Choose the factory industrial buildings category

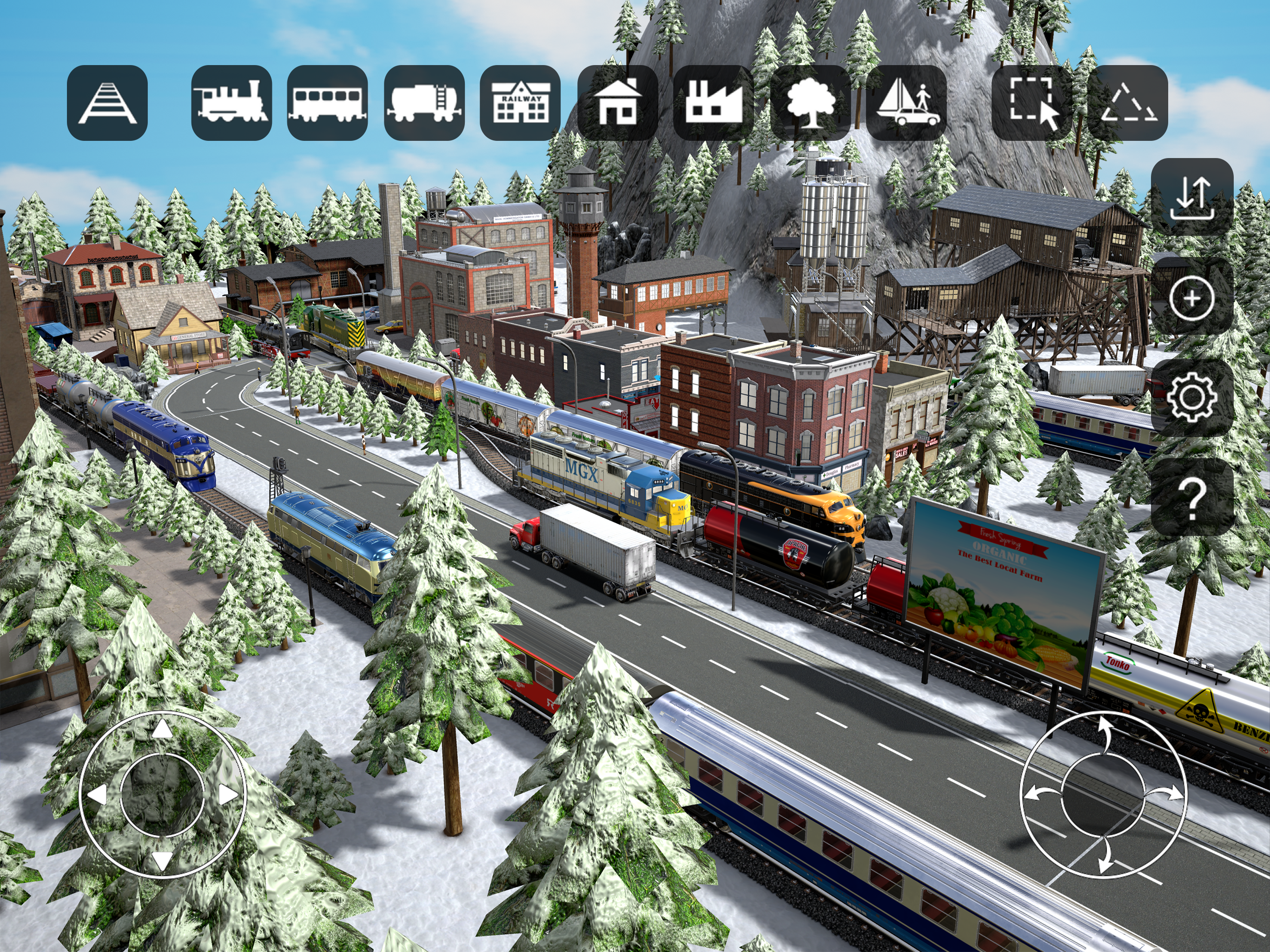(x=714, y=103)
